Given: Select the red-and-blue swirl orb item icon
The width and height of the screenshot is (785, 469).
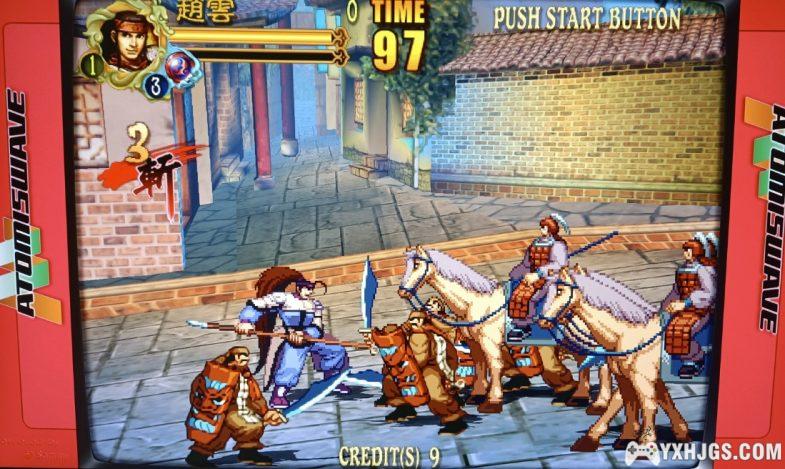Looking at the screenshot, I should point(181,68).
